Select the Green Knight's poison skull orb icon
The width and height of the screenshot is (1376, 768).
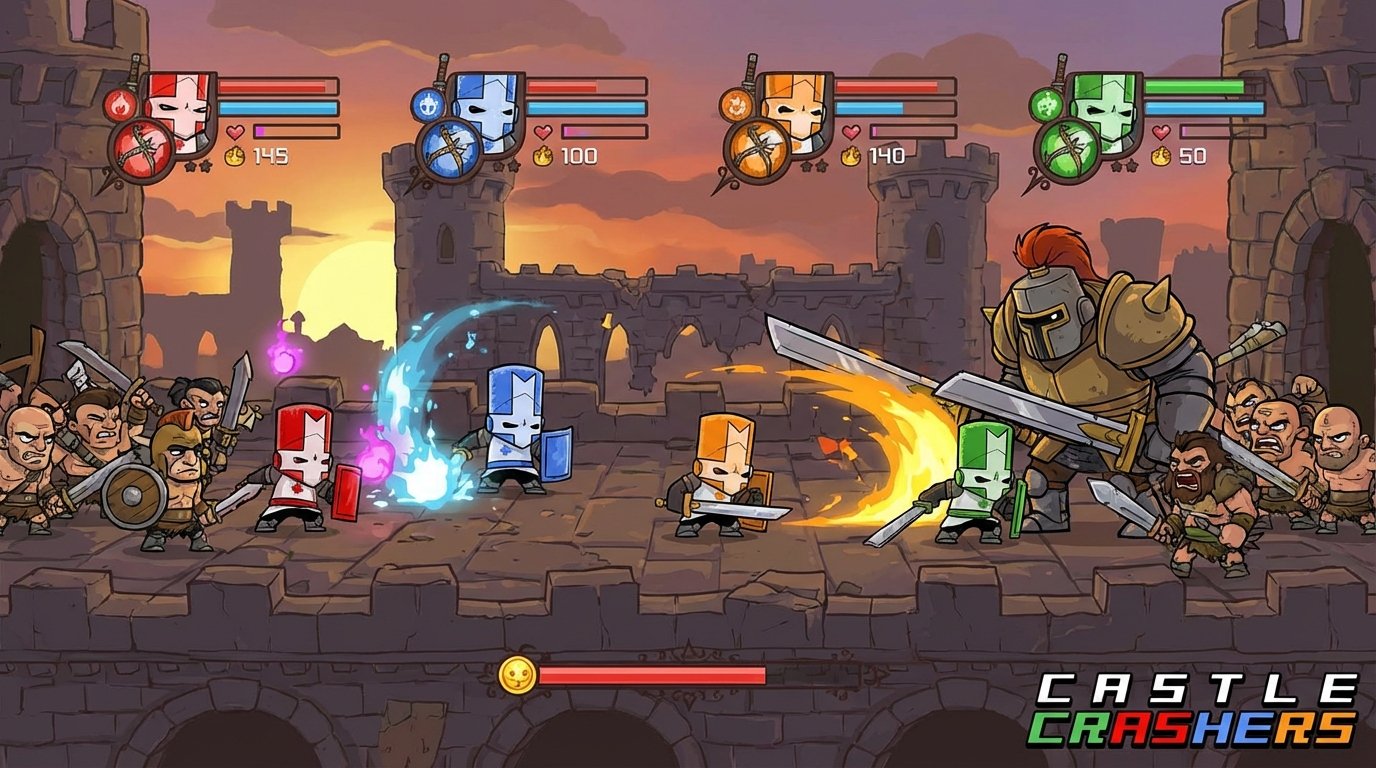tap(1046, 107)
